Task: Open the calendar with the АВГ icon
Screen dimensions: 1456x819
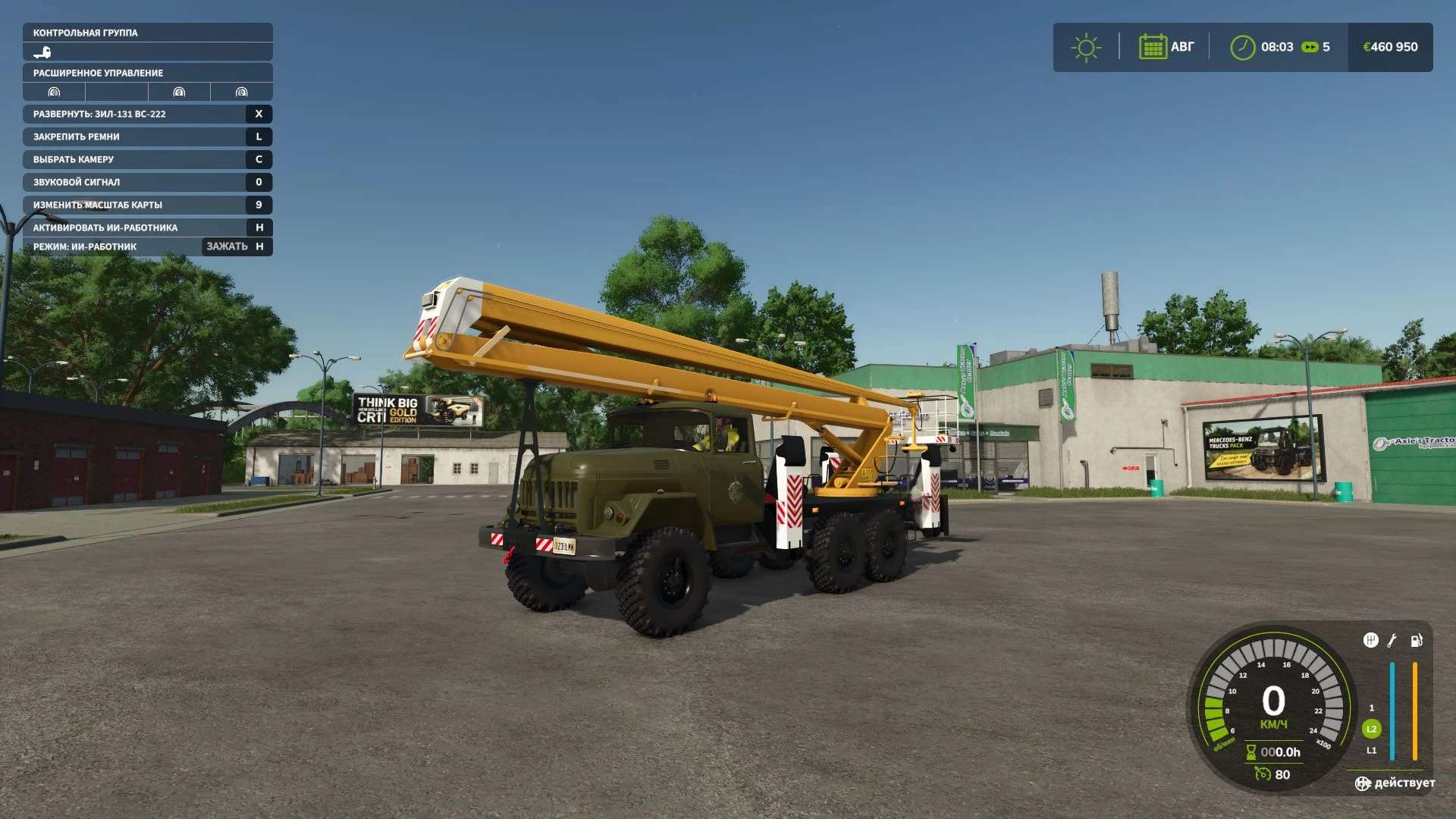Action: coord(1154,47)
